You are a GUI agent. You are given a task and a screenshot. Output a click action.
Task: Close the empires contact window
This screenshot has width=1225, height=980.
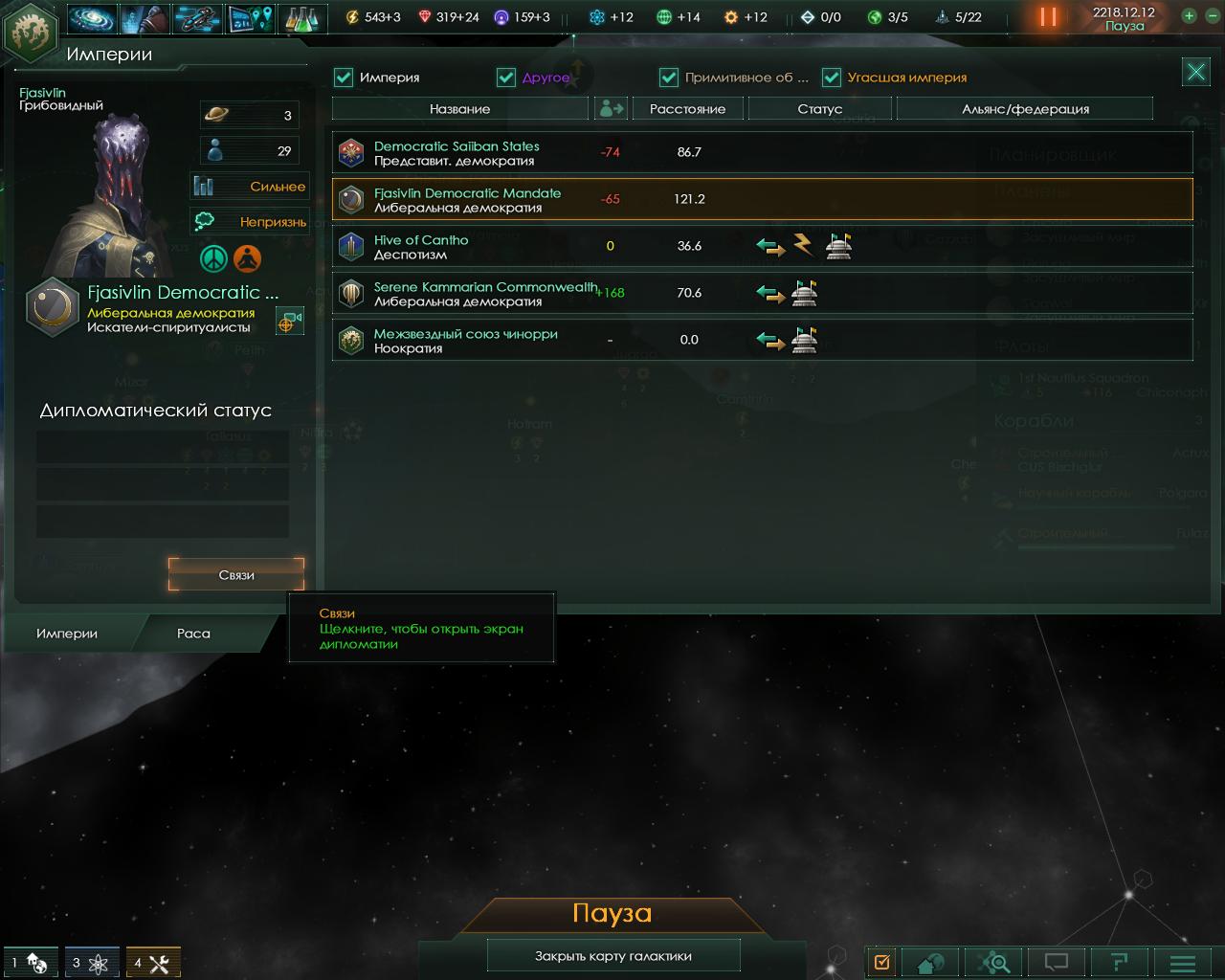coord(1195,72)
